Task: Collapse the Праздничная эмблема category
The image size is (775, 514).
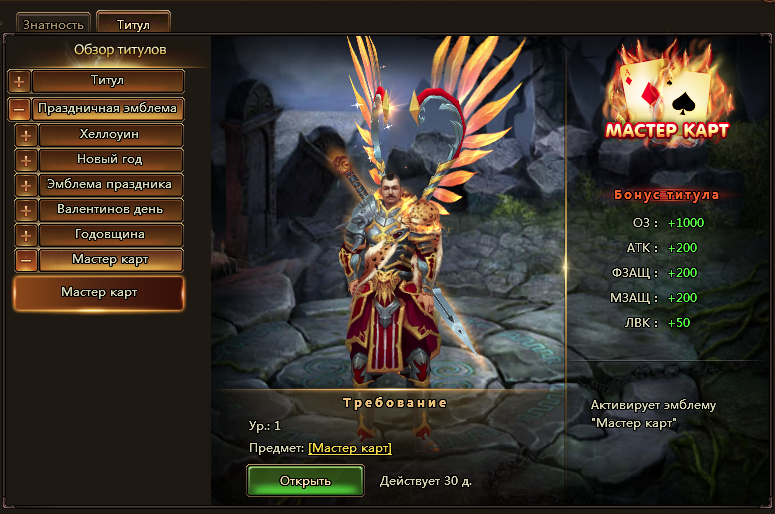Action: [19, 108]
